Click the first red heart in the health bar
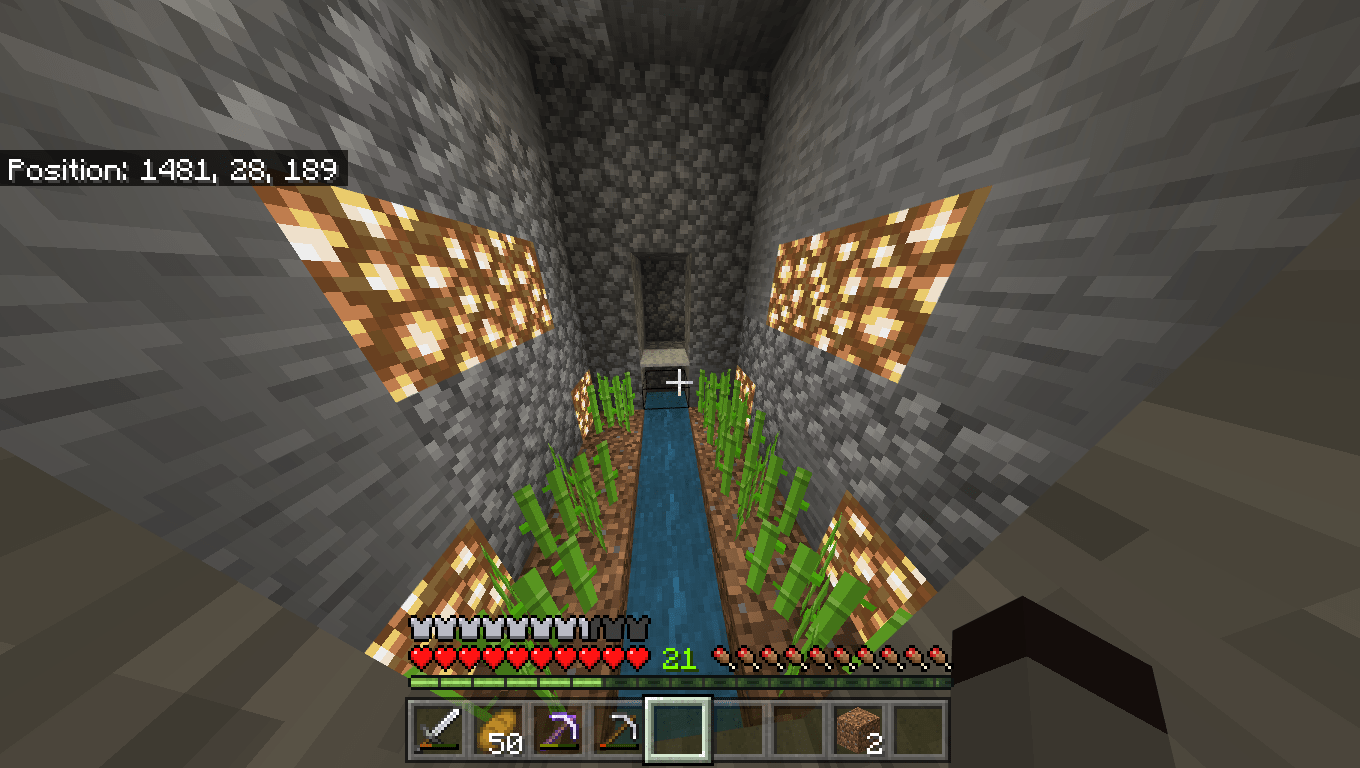Screen dimensions: 1360x768 pyautogui.click(x=420, y=660)
